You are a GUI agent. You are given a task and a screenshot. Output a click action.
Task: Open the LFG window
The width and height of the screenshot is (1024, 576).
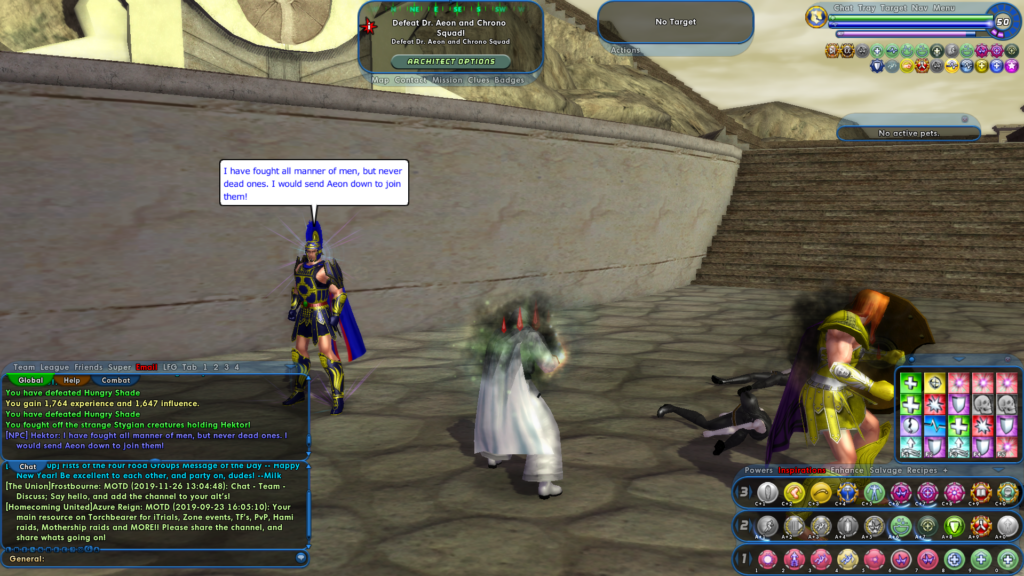[172, 368]
